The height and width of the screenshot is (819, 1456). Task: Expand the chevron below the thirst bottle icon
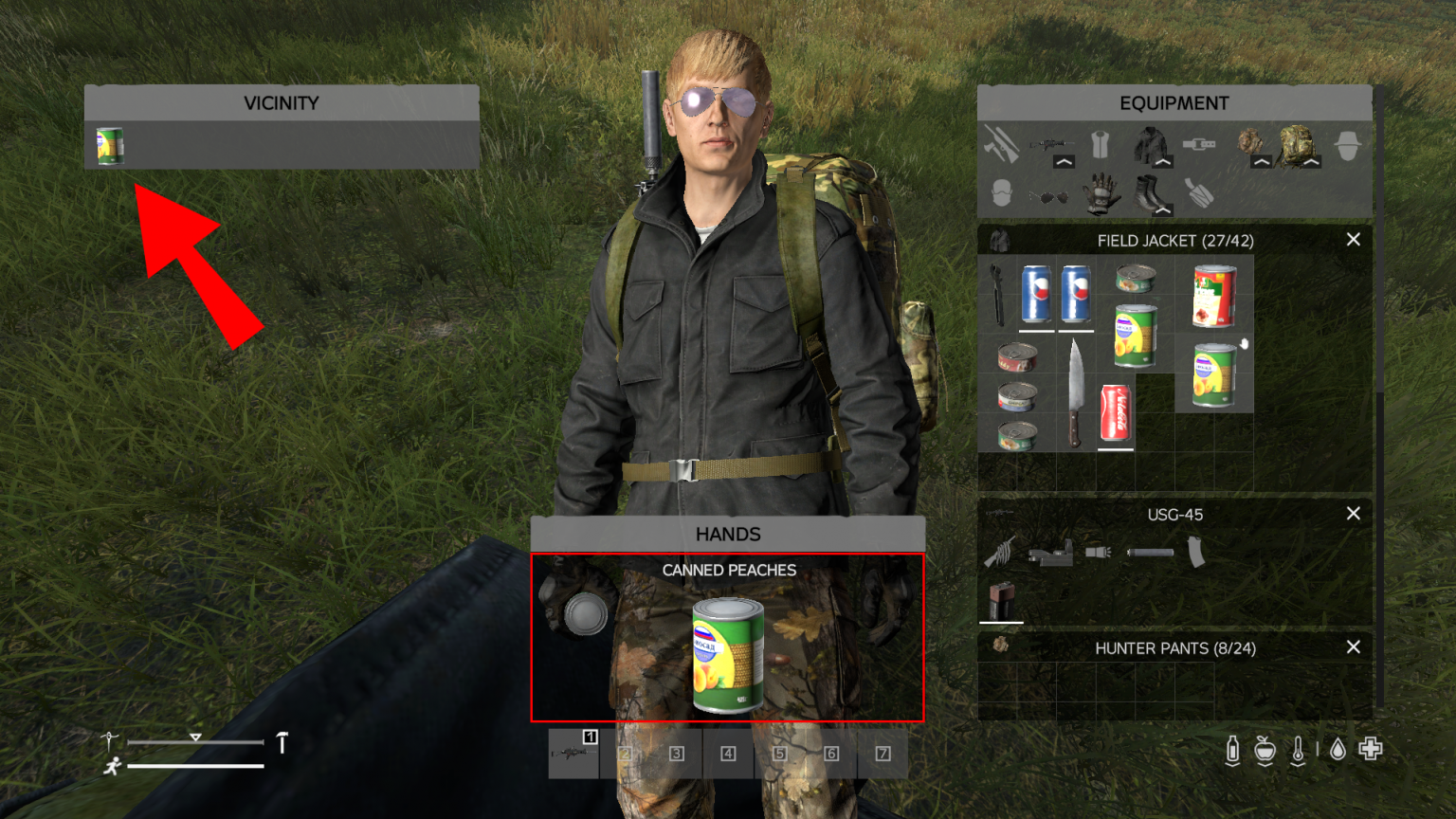tap(1233, 764)
